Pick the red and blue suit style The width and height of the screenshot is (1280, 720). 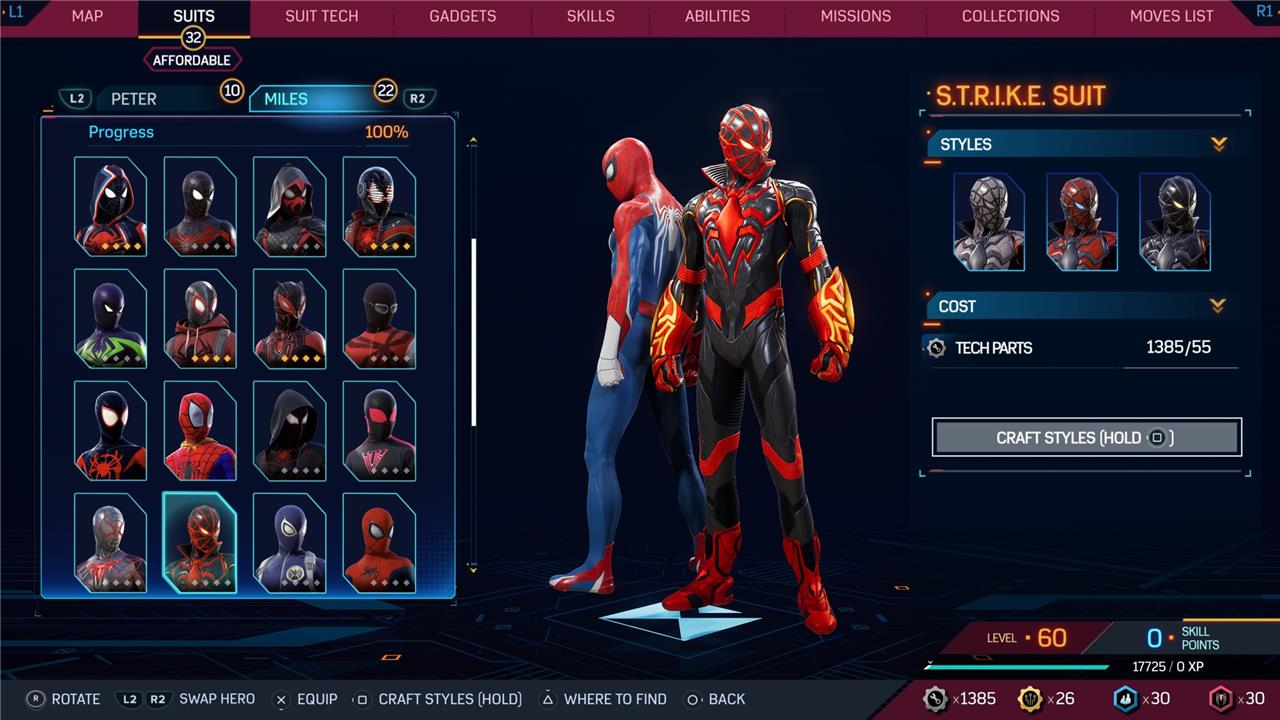1081,221
